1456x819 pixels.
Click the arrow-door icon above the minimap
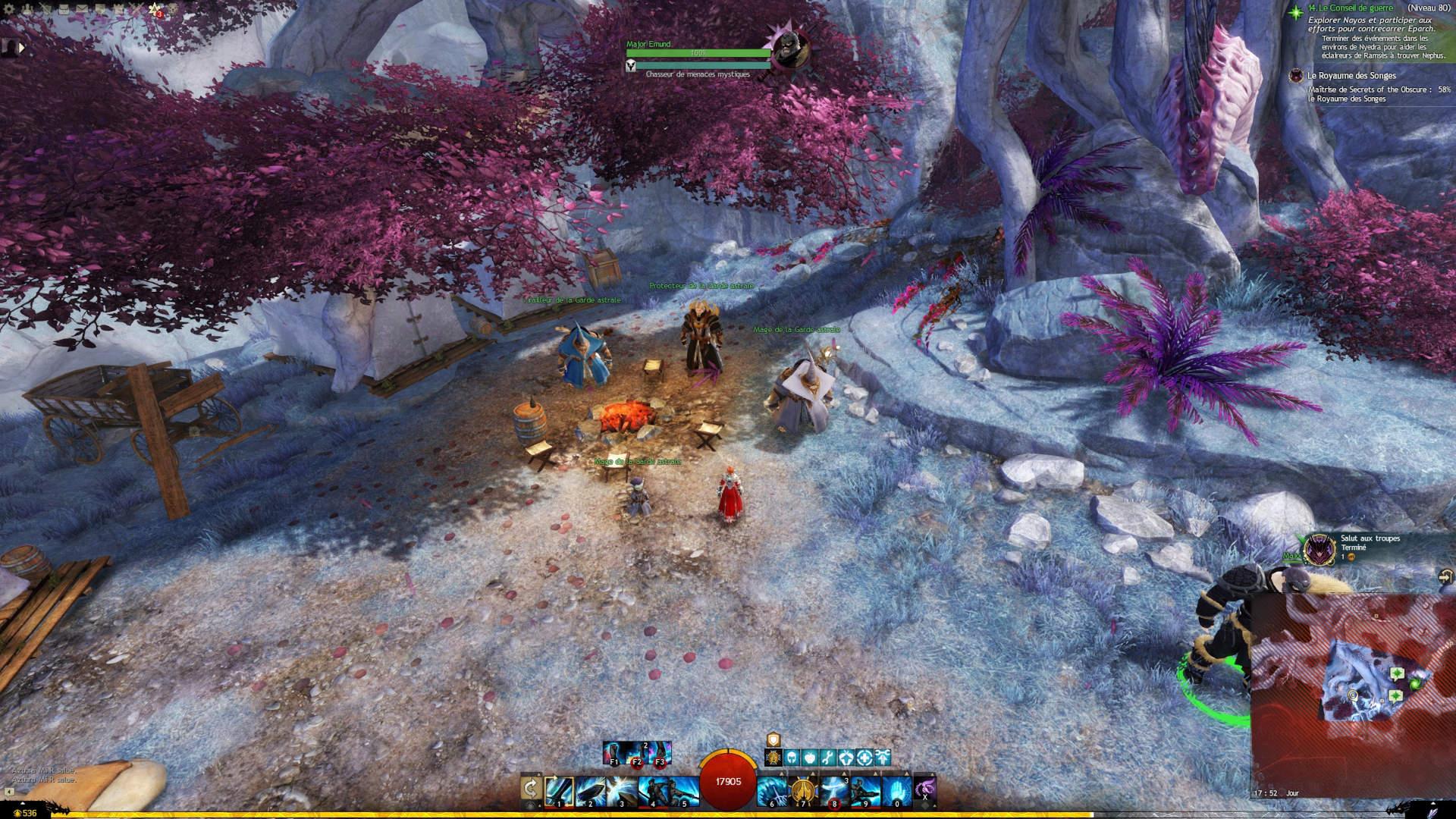point(1445,578)
